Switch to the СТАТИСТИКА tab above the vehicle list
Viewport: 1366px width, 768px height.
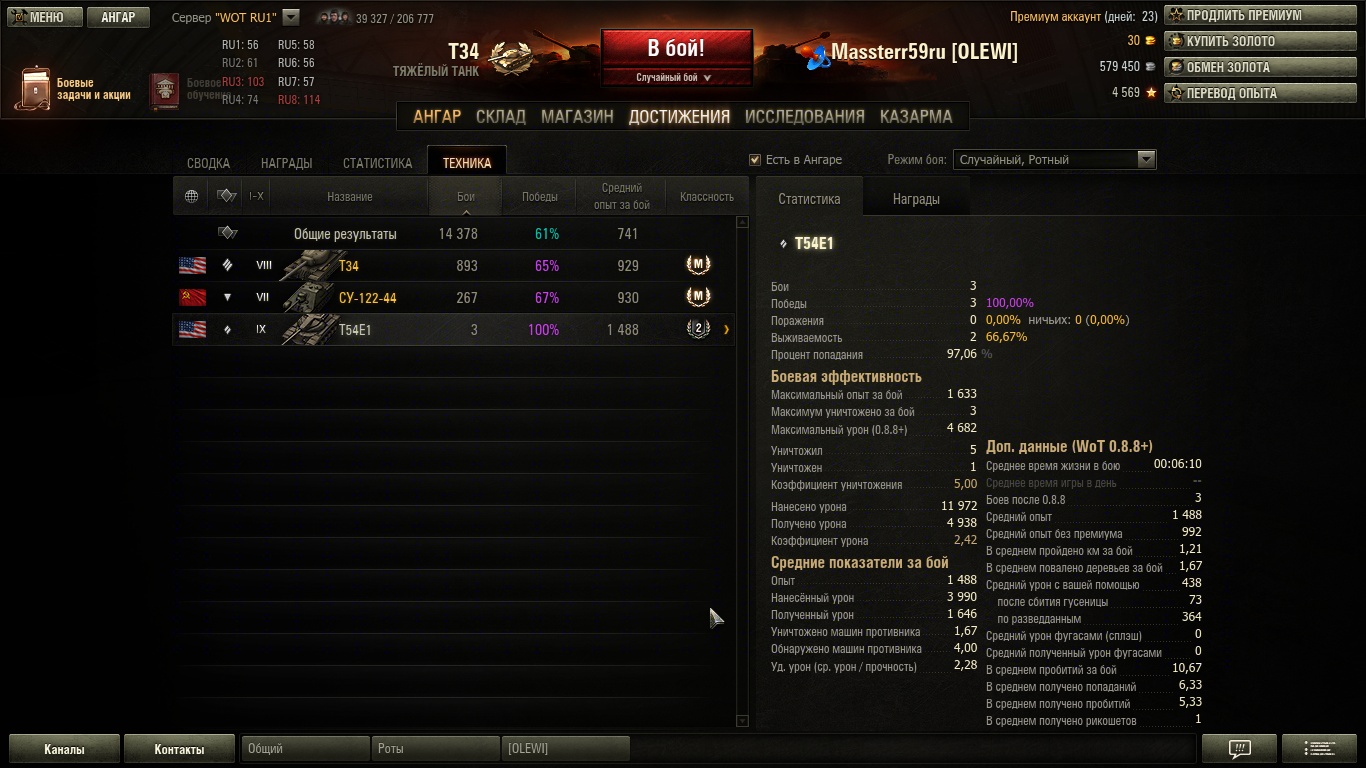(x=377, y=163)
